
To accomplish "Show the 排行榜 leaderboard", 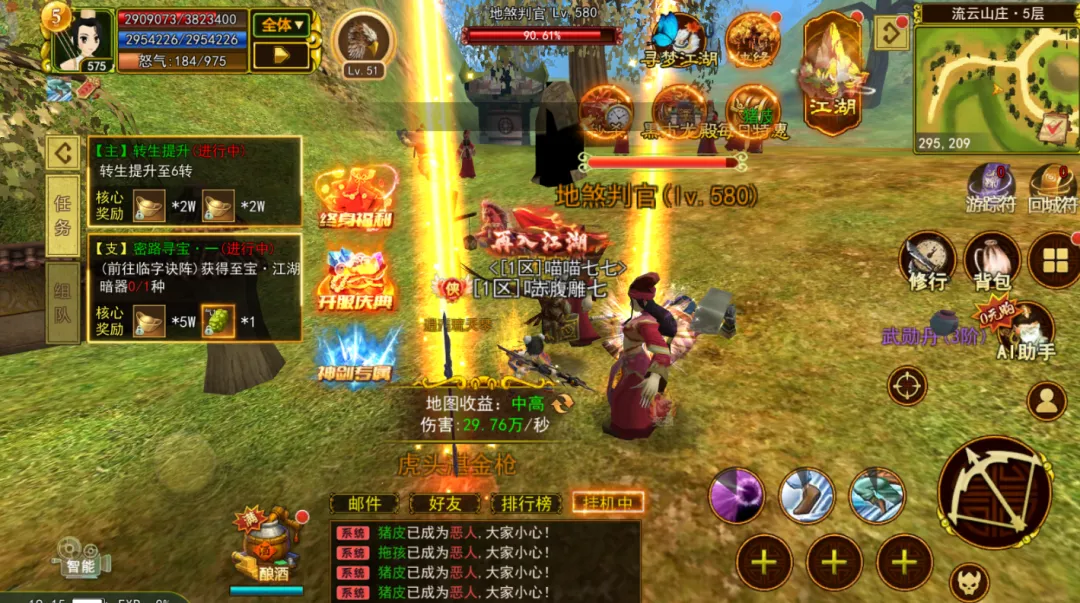I will pos(526,503).
